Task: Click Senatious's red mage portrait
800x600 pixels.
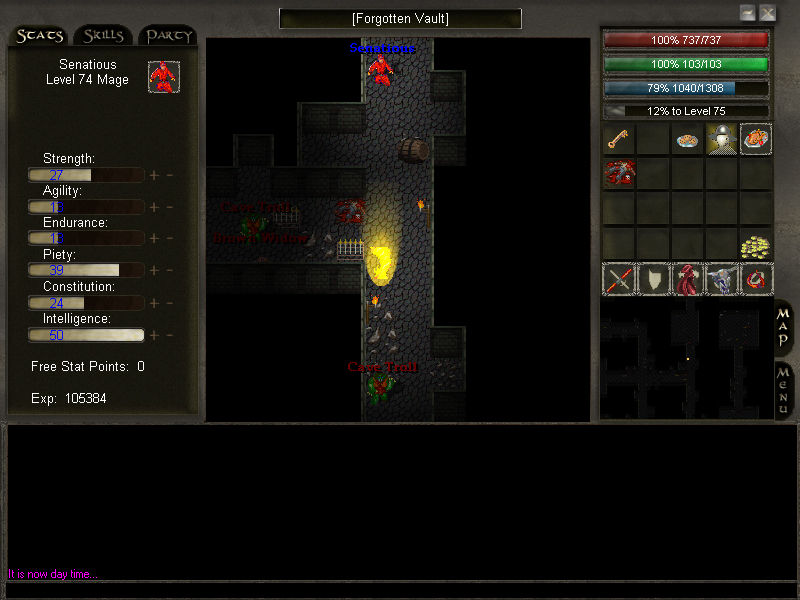Action: (164, 77)
